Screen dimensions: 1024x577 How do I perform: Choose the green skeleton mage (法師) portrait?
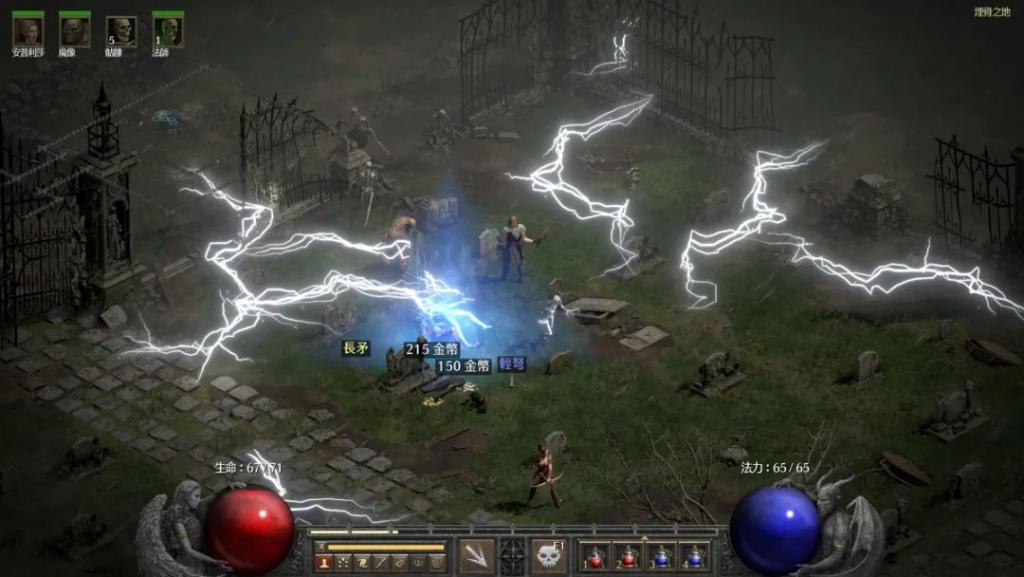pos(167,31)
